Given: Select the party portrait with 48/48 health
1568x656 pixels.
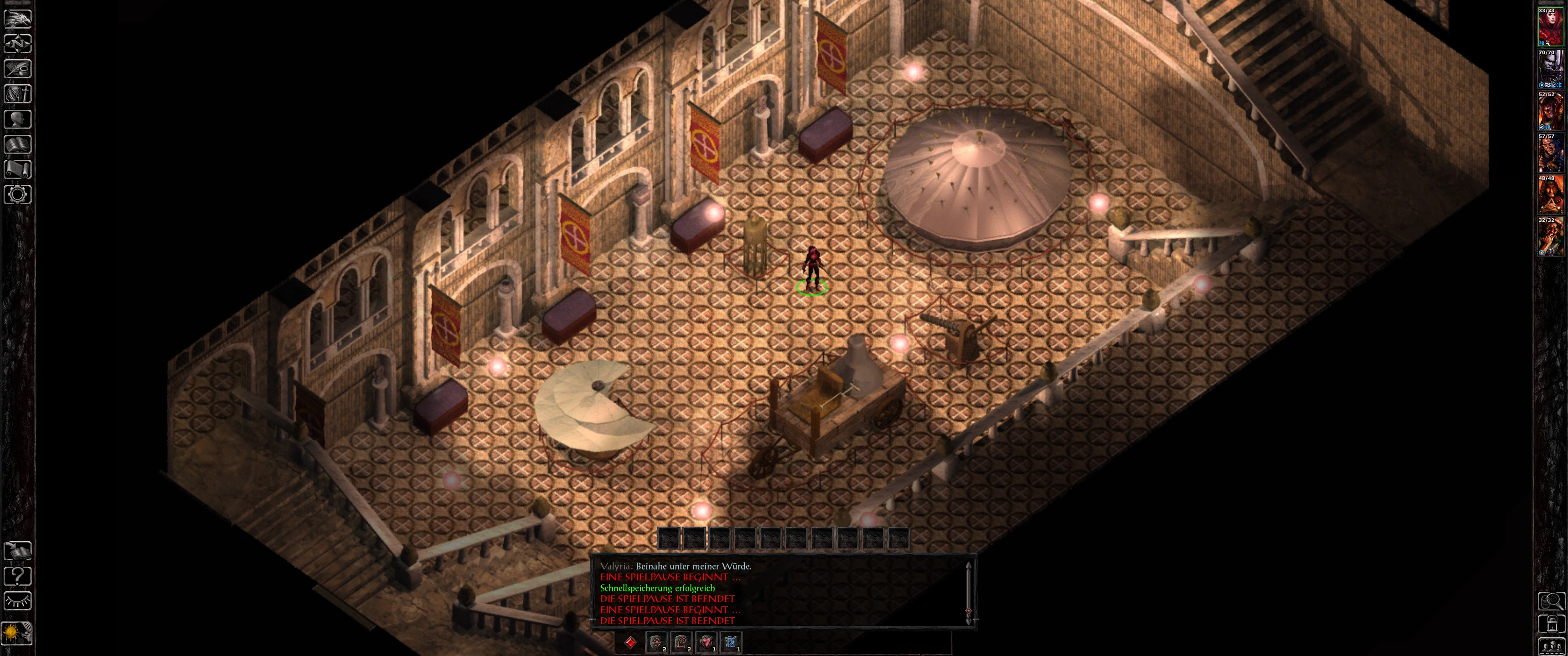Looking at the screenshot, I should point(1550,195).
